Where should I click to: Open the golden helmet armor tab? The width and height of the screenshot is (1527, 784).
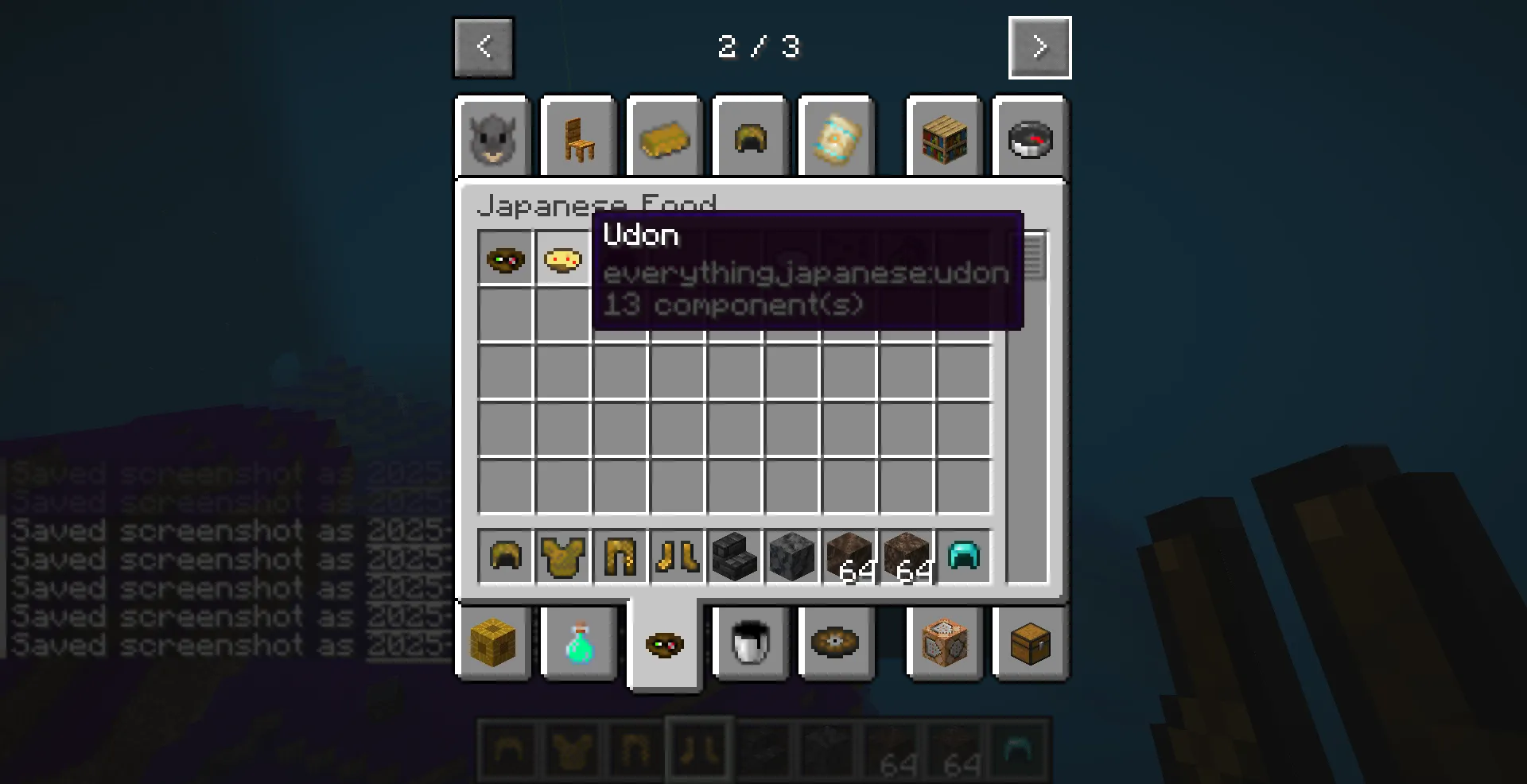point(748,137)
